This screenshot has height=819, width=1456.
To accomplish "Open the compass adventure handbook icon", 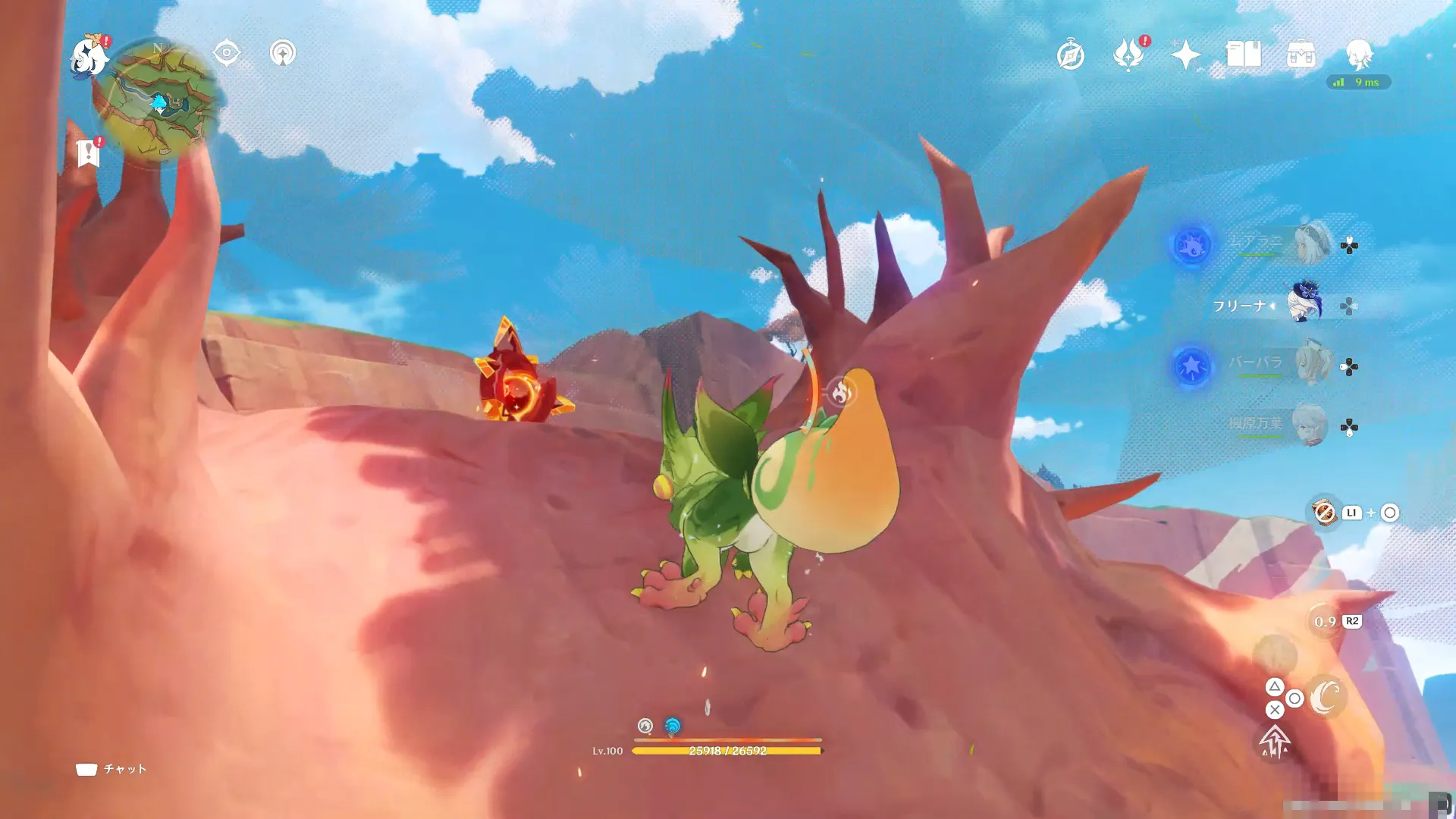I will (x=1070, y=55).
